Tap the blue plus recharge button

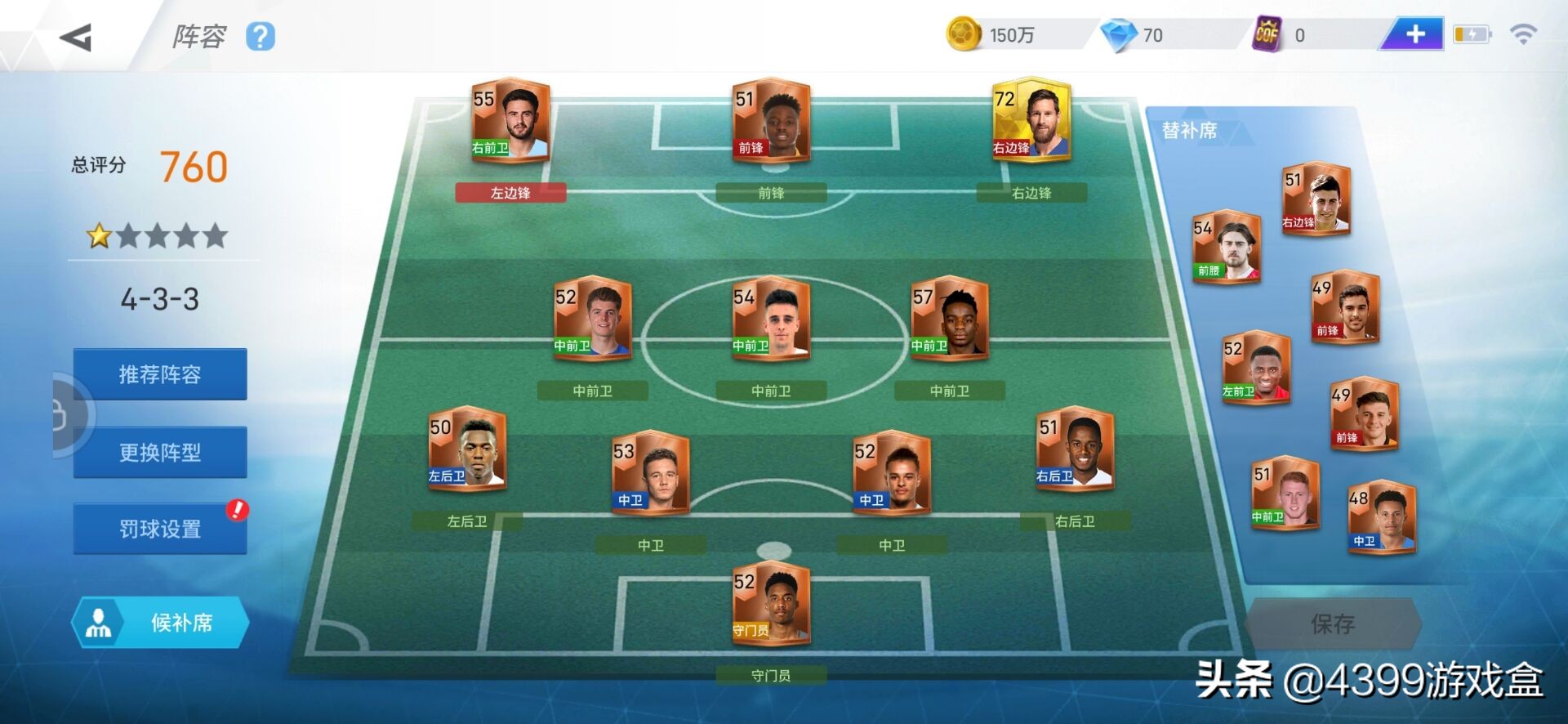click(x=1414, y=34)
